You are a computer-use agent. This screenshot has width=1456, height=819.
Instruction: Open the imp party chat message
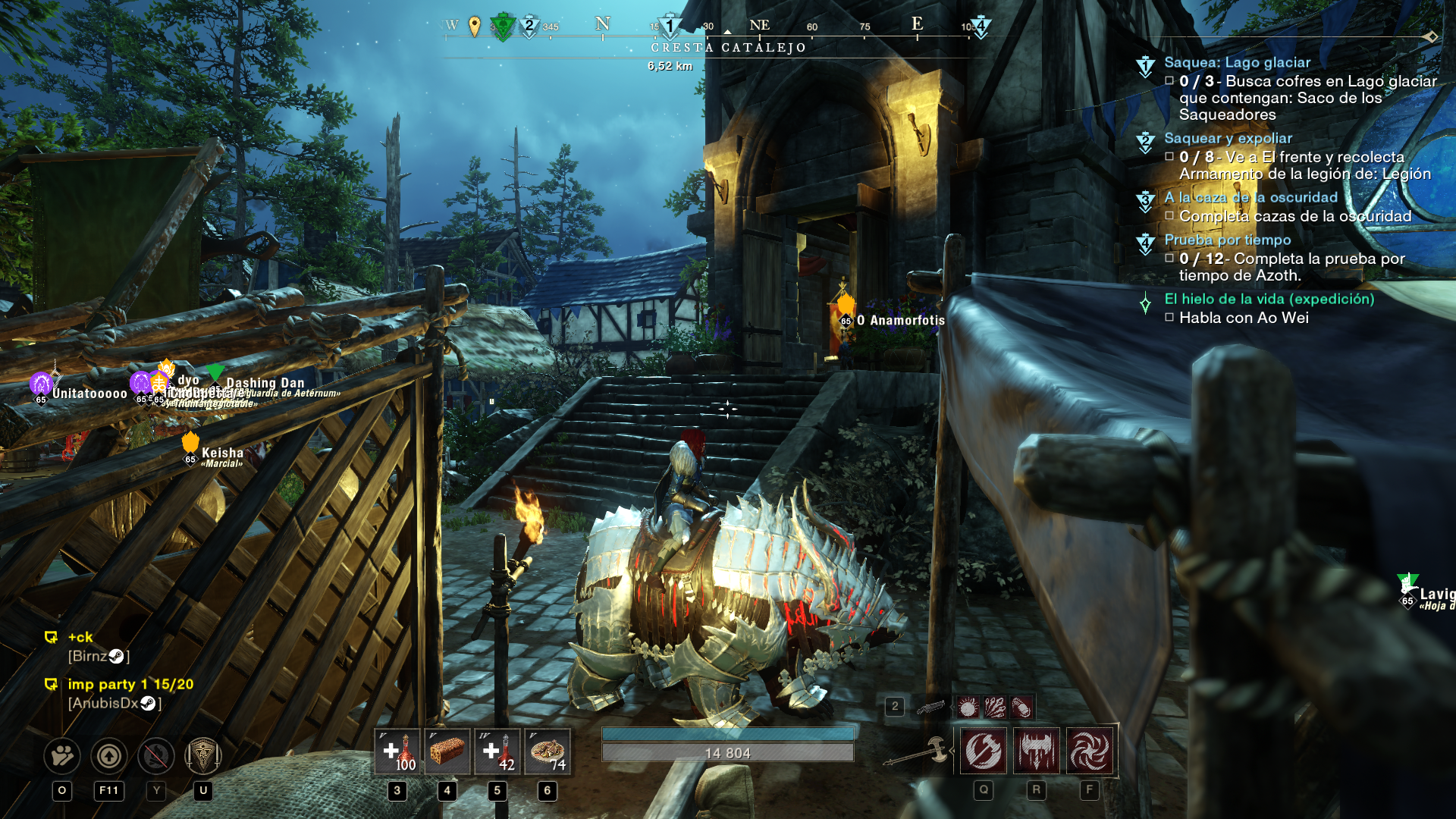[x=130, y=685]
